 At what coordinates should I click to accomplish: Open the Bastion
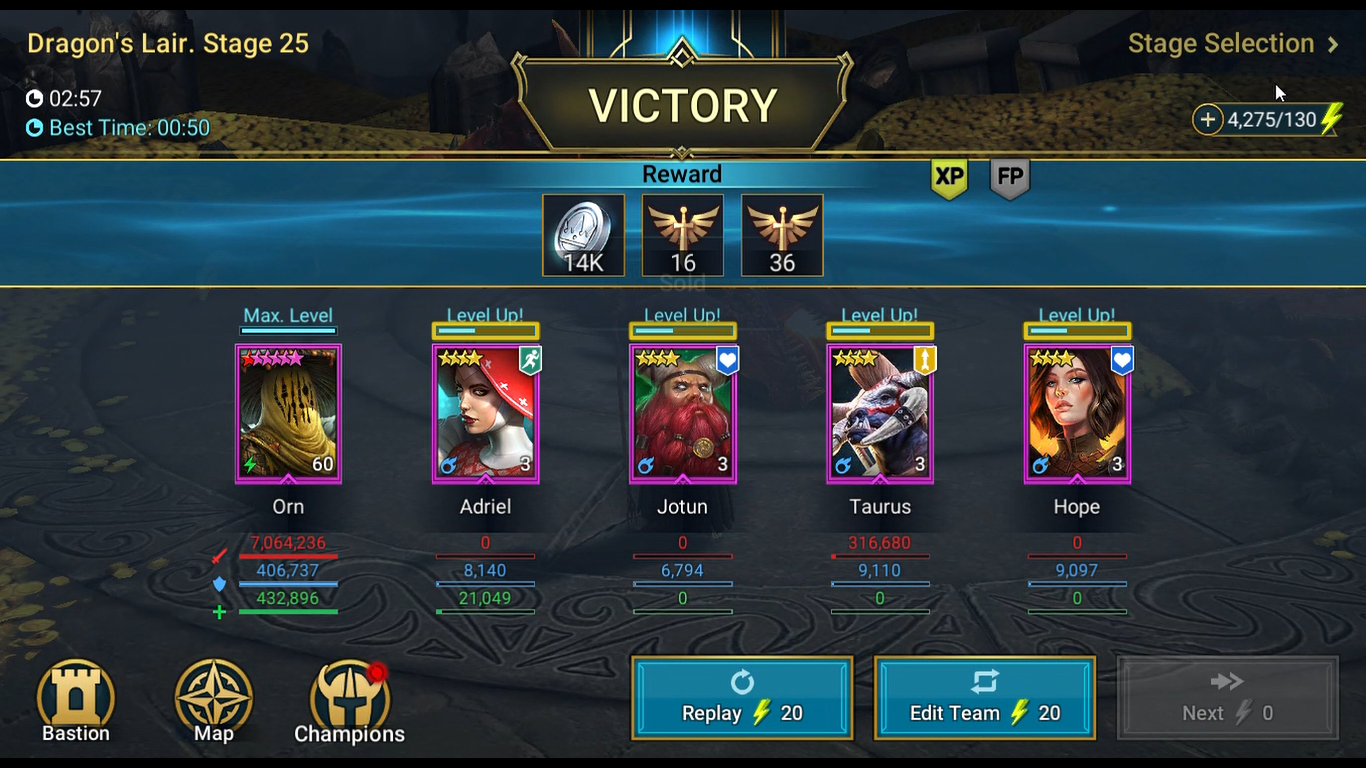(75, 700)
